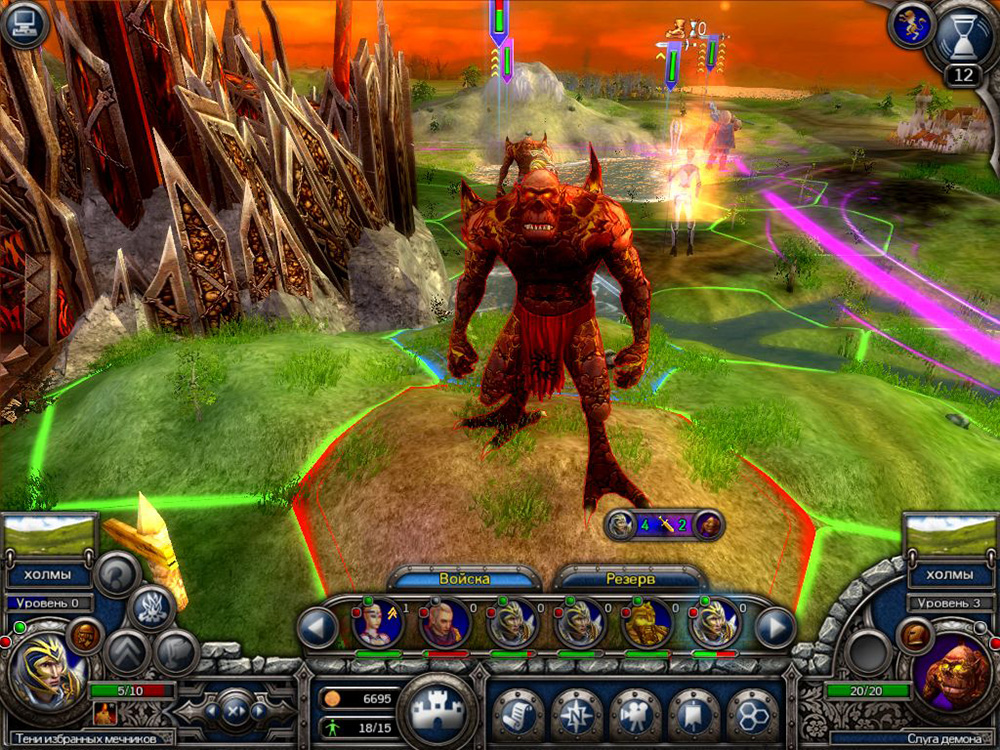Switch to the Резерв tab
The height and width of the screenshot is (750, 1000).
[x=630, y=579]
